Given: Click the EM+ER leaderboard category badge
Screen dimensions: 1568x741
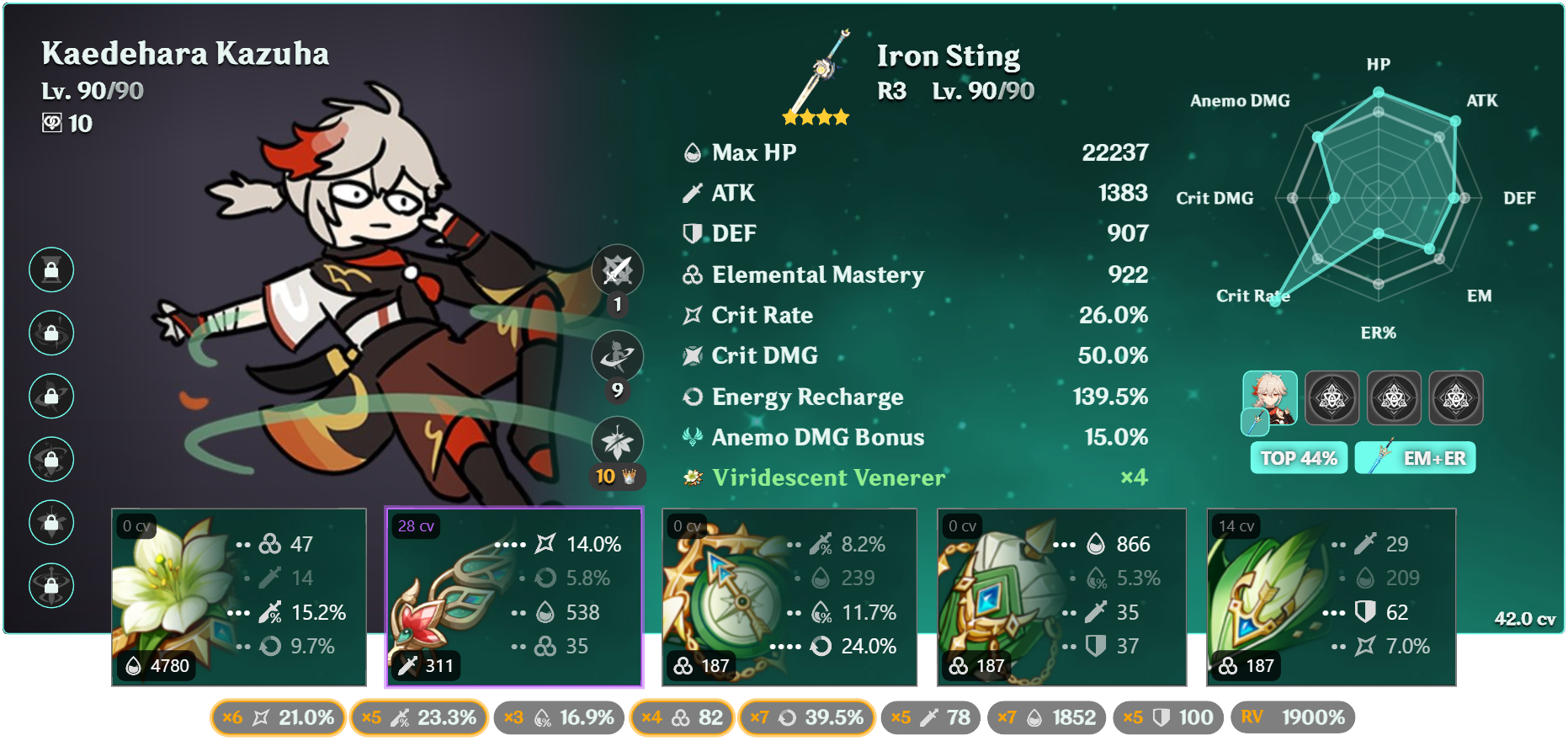Looking at the screenshot, I should [x=1415, y=458].
